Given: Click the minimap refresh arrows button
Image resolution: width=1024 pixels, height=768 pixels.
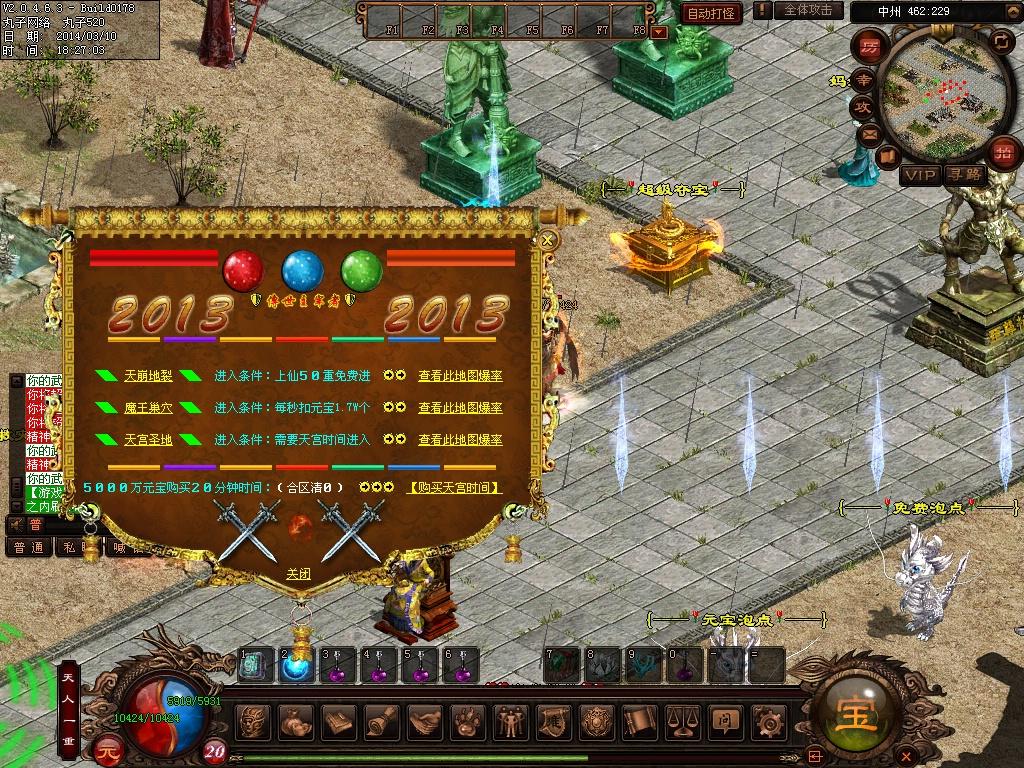Looking at the screenshot, I should coord(1001,41).
